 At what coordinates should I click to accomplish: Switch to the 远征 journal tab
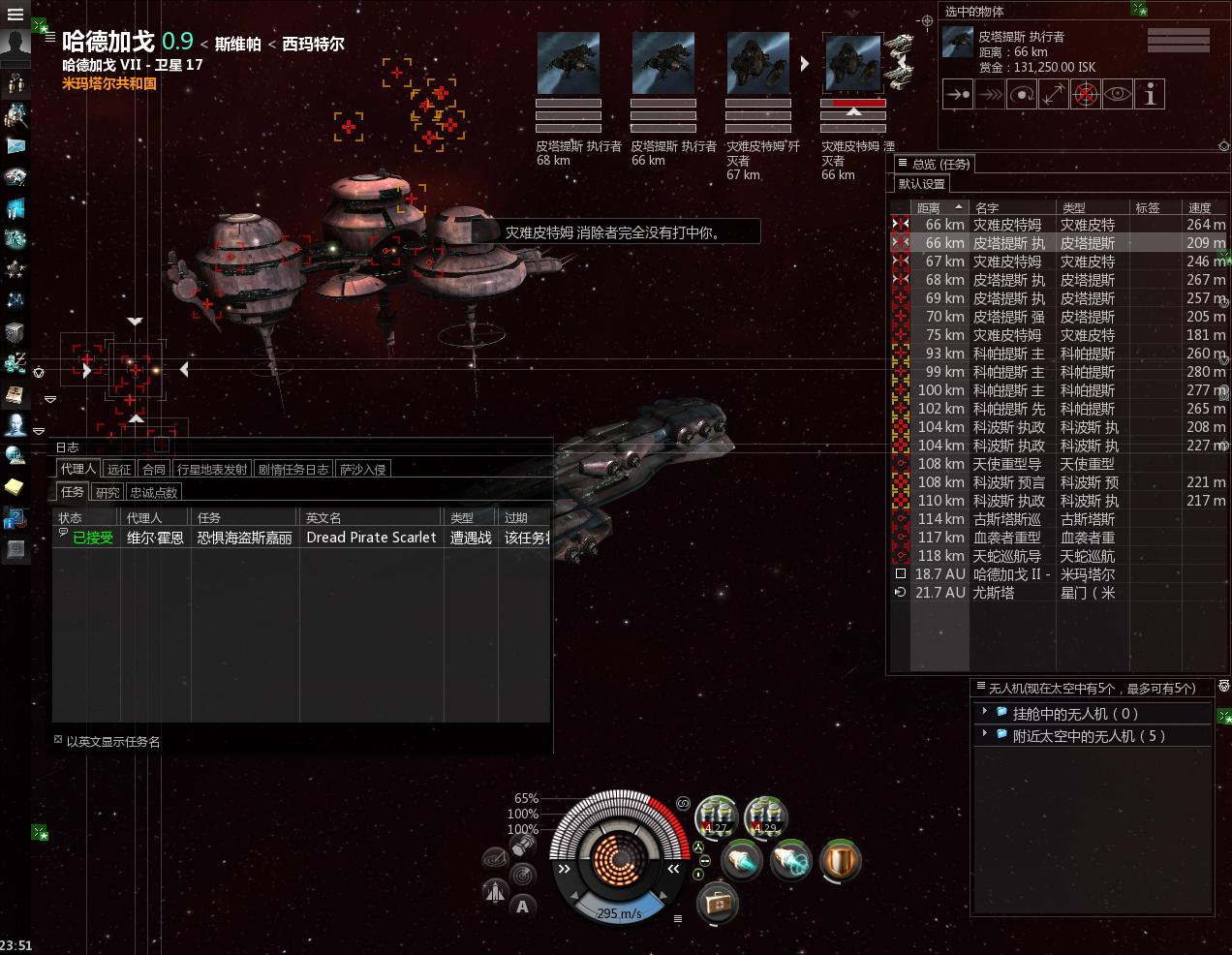[x=118, y=470]
